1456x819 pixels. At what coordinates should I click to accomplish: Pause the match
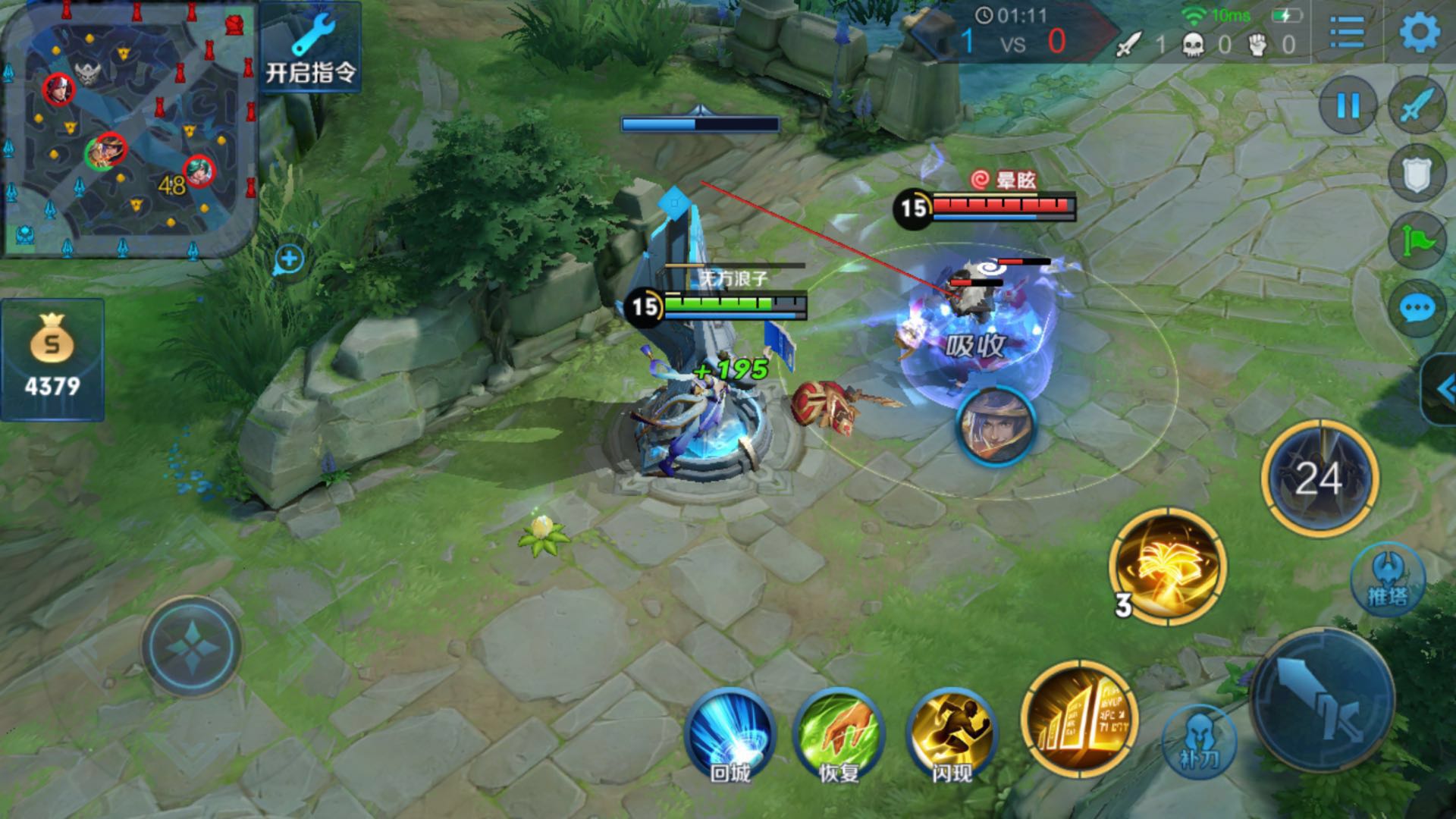point(1348,105)
